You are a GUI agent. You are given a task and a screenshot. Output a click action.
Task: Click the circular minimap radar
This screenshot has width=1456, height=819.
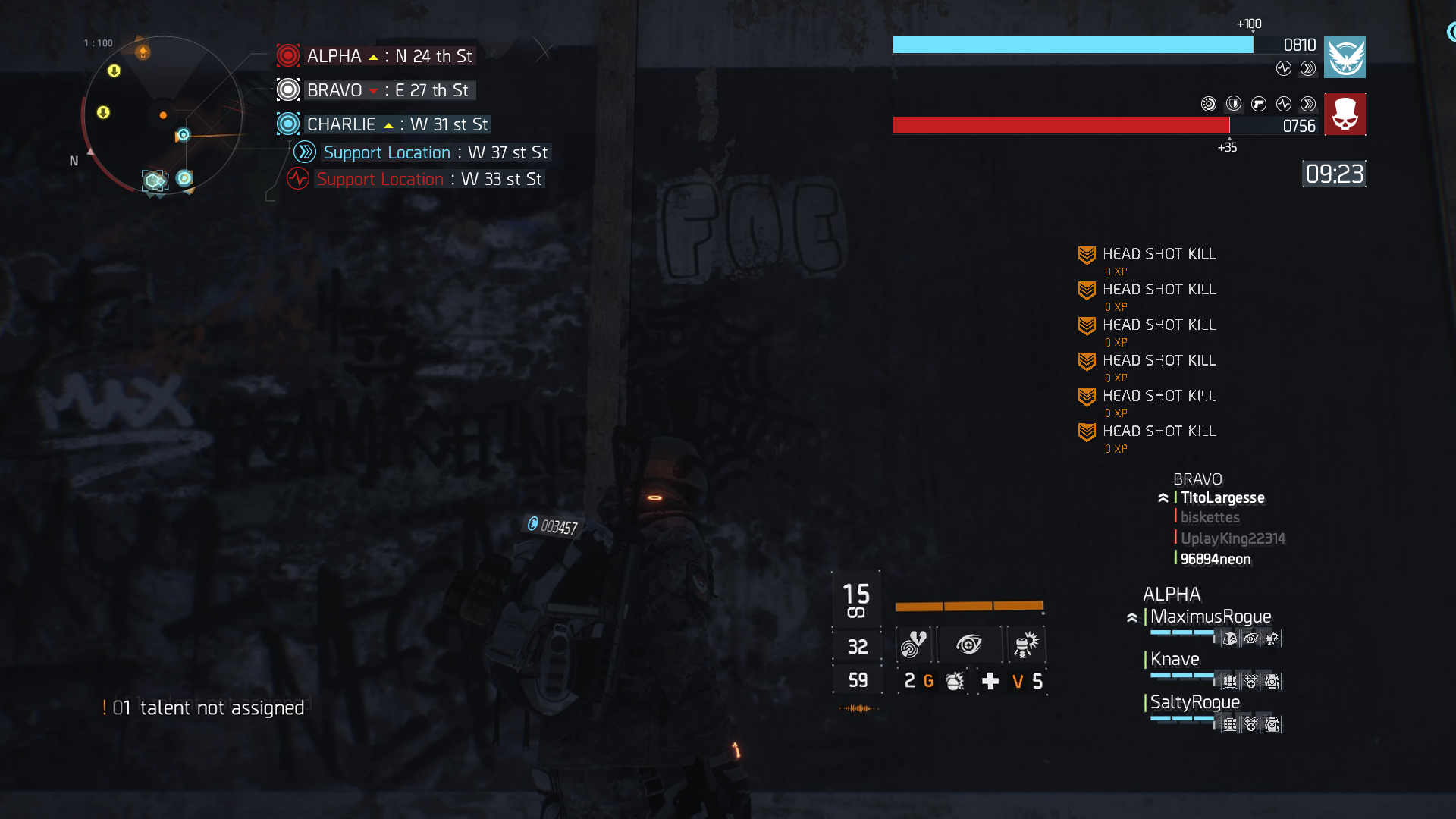coord(162,115)
